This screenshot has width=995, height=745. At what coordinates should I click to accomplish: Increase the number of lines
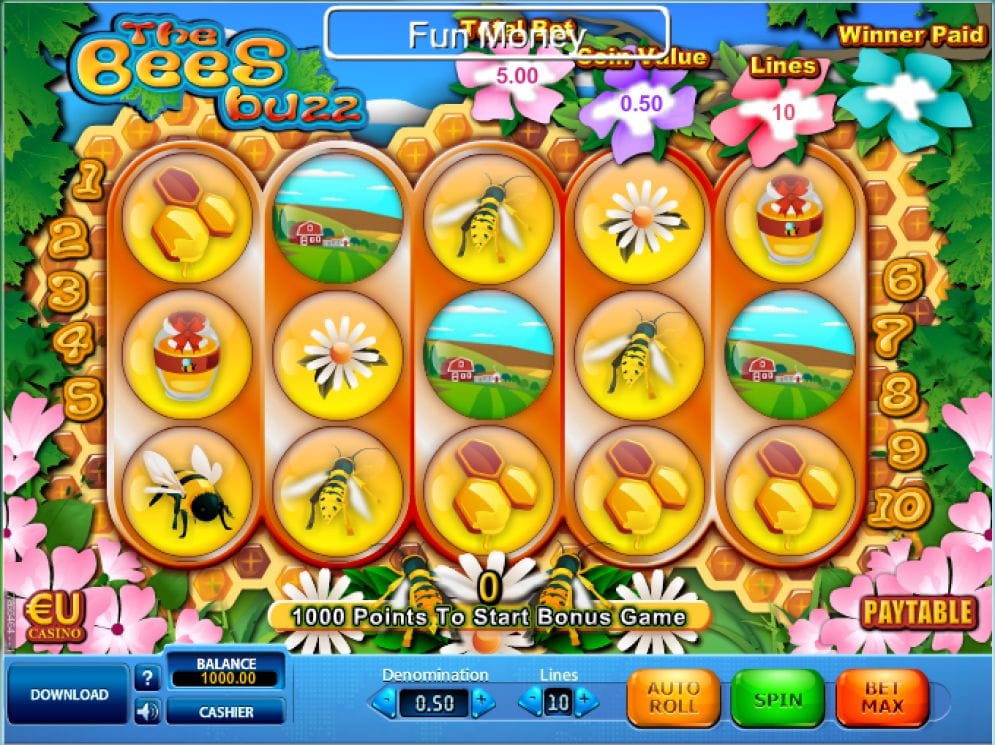(x=586, y=702)
